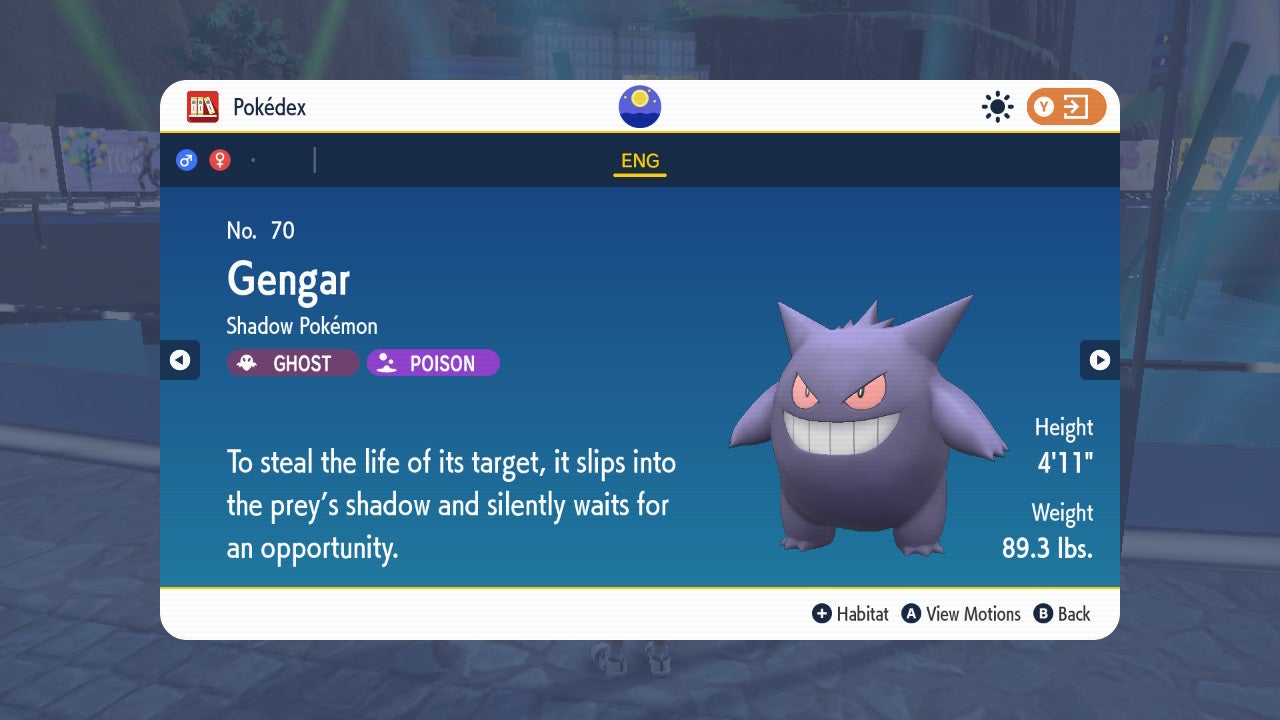Click the right arrow for next Pokémon
1280x720 pixels.
pyautogui.click(x=1099, y=360)
